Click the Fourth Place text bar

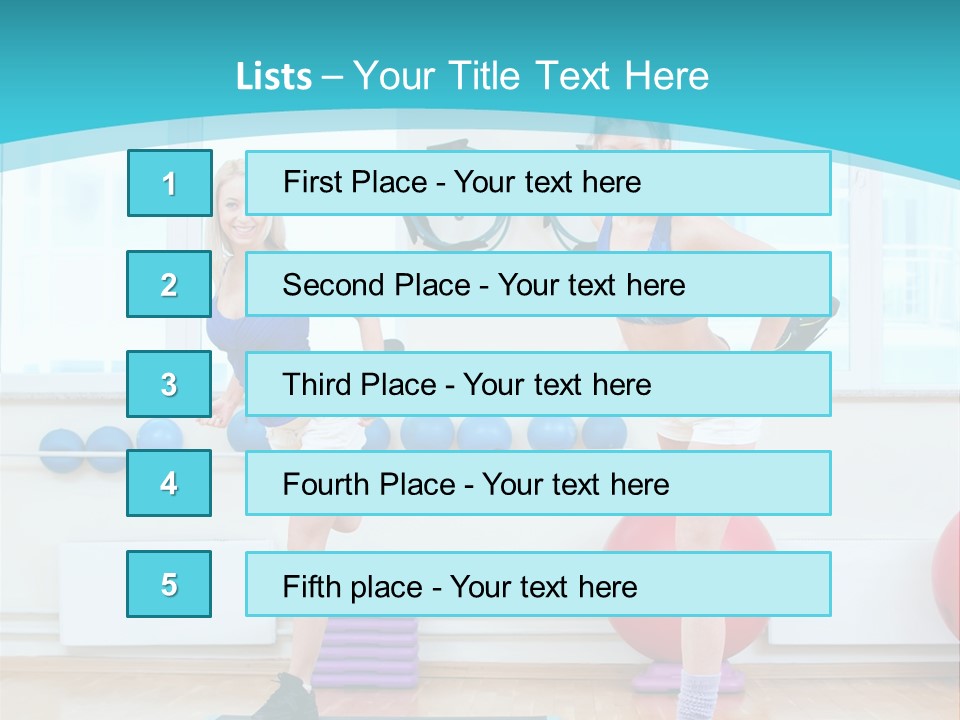538,484
